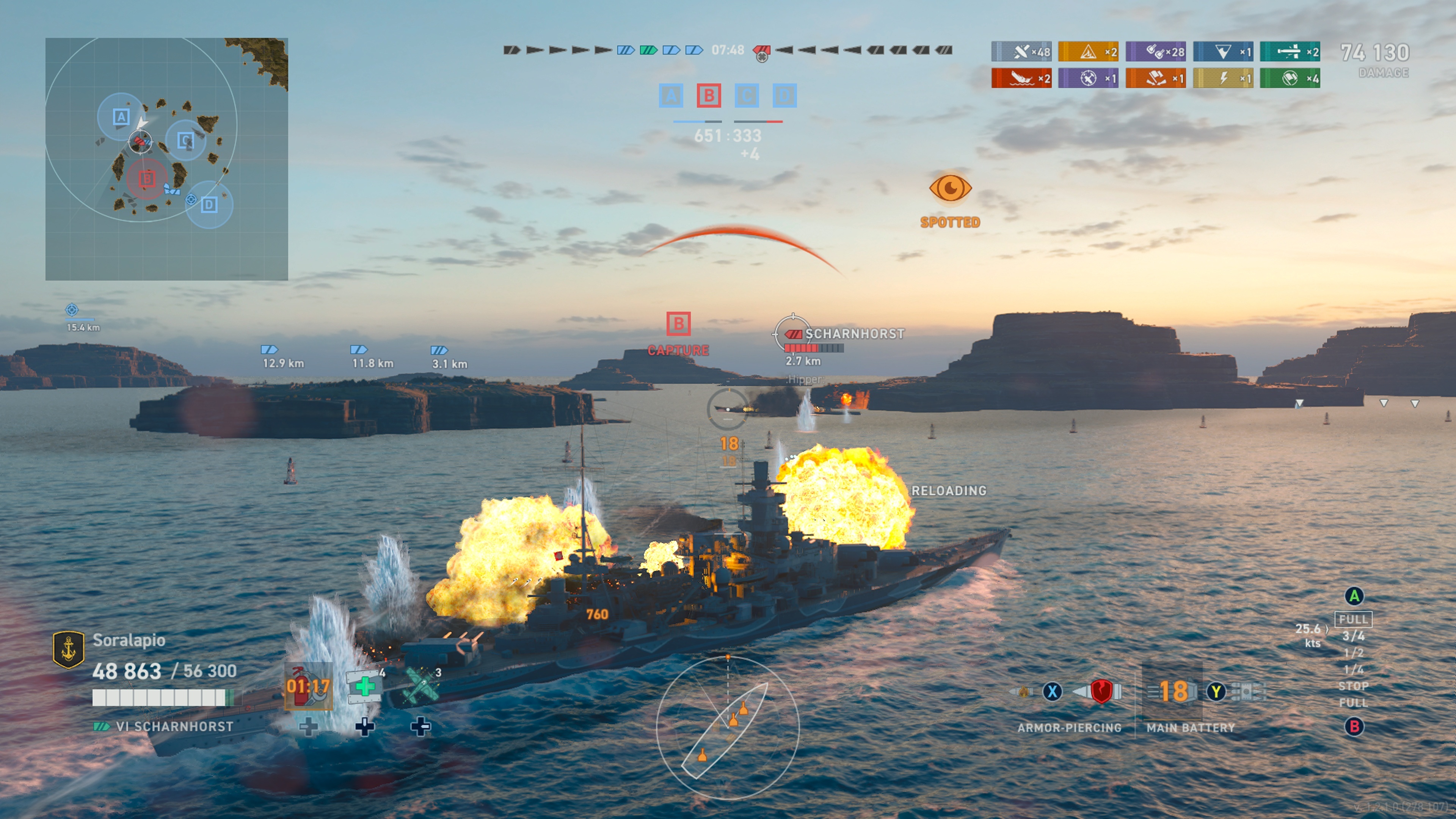
Task: Select the main battery weapon
Action: click(x=1174, y=691)
